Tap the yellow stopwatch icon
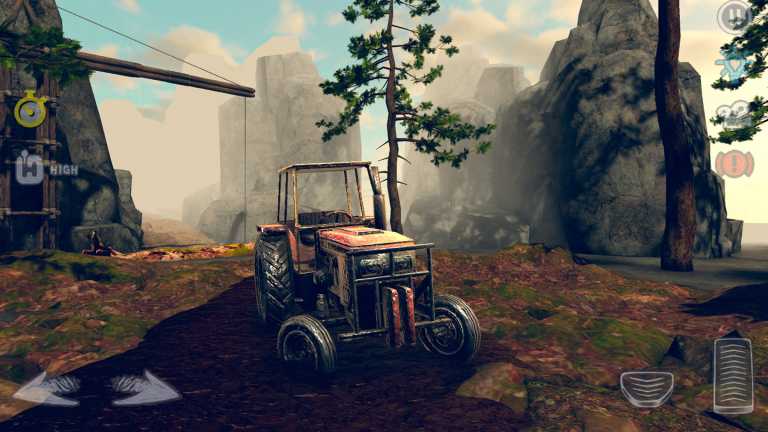Viewport: 768px width, 432px height. click(x=31, y=110)
